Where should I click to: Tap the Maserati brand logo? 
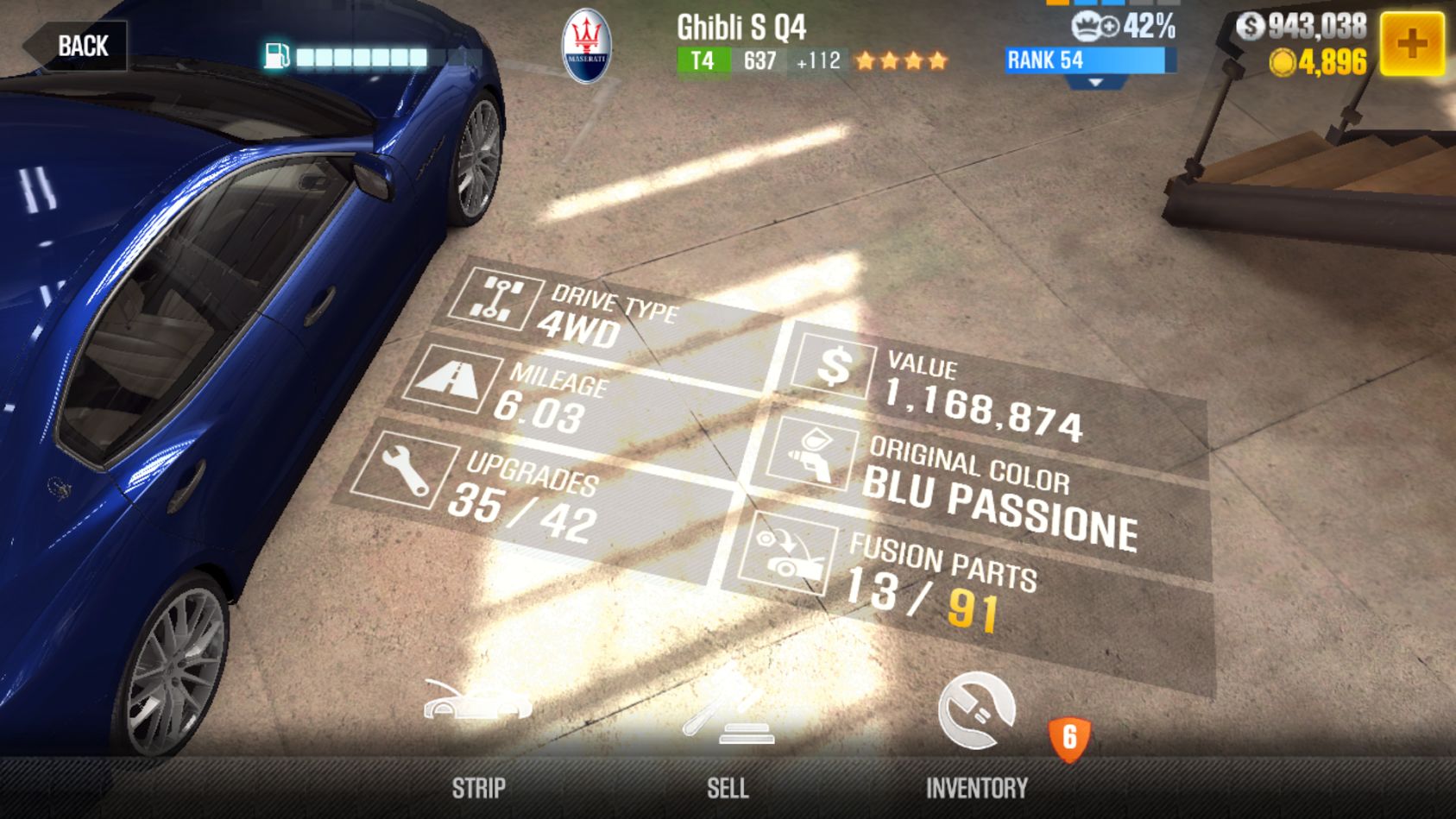pyautogui.click(x=587, y=47)
